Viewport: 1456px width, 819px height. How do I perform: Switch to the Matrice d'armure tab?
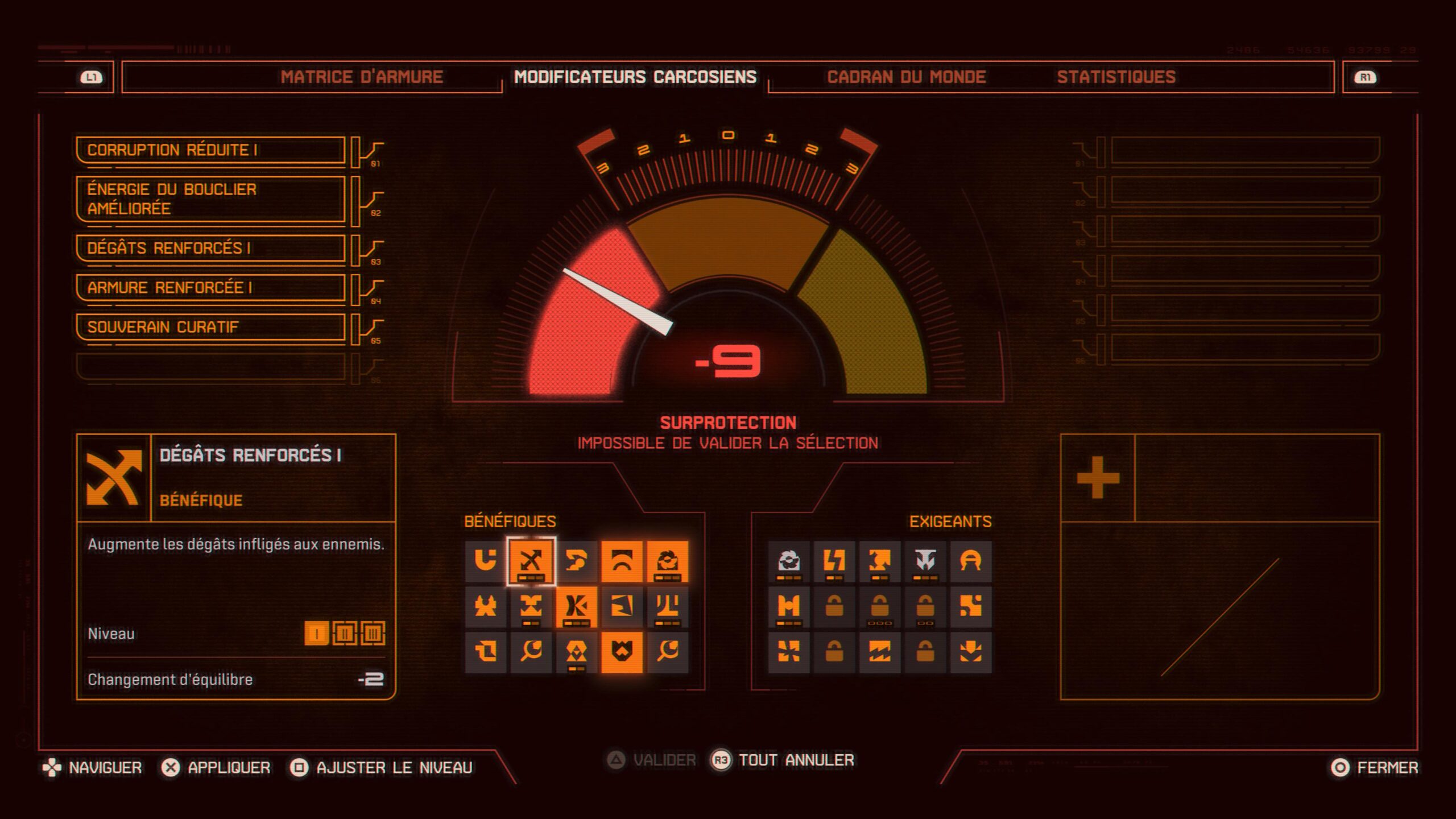pyautogui.click(x=362, y=77)
